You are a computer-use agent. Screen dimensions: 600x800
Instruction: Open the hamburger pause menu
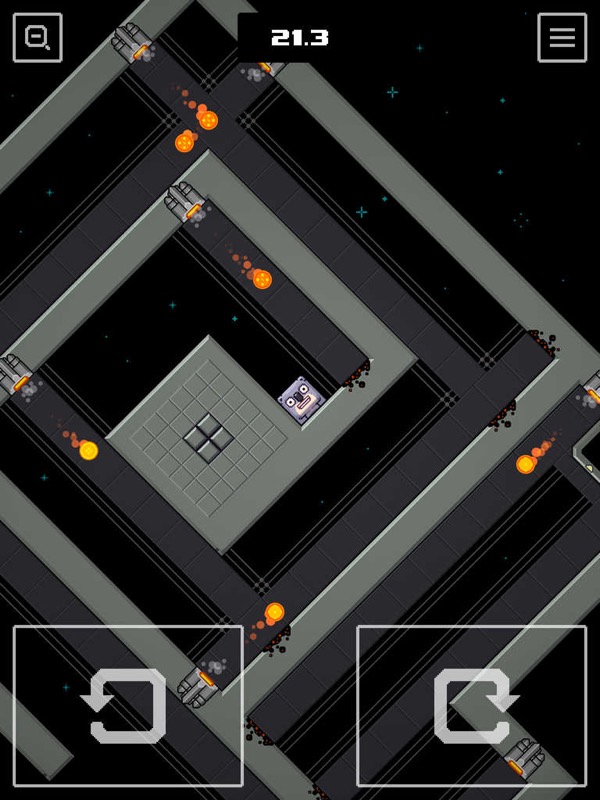tap(562, 38)
